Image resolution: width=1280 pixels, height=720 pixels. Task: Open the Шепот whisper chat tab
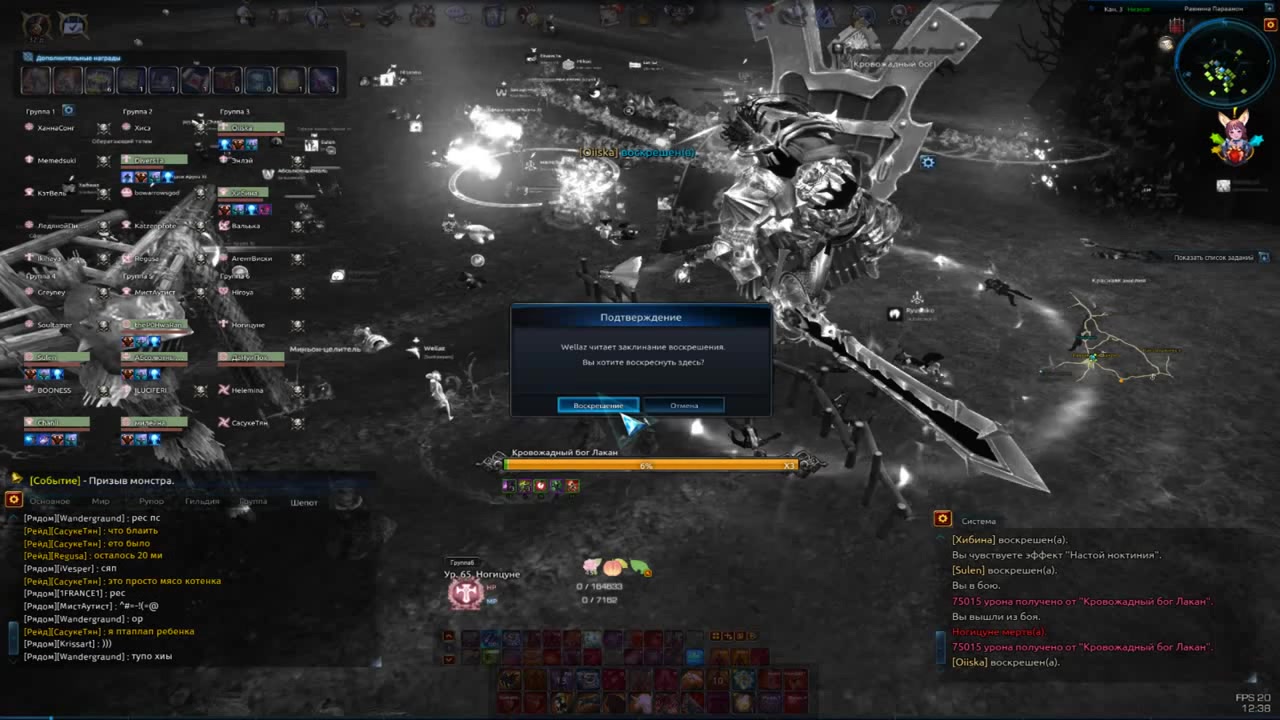click(304, 502)
